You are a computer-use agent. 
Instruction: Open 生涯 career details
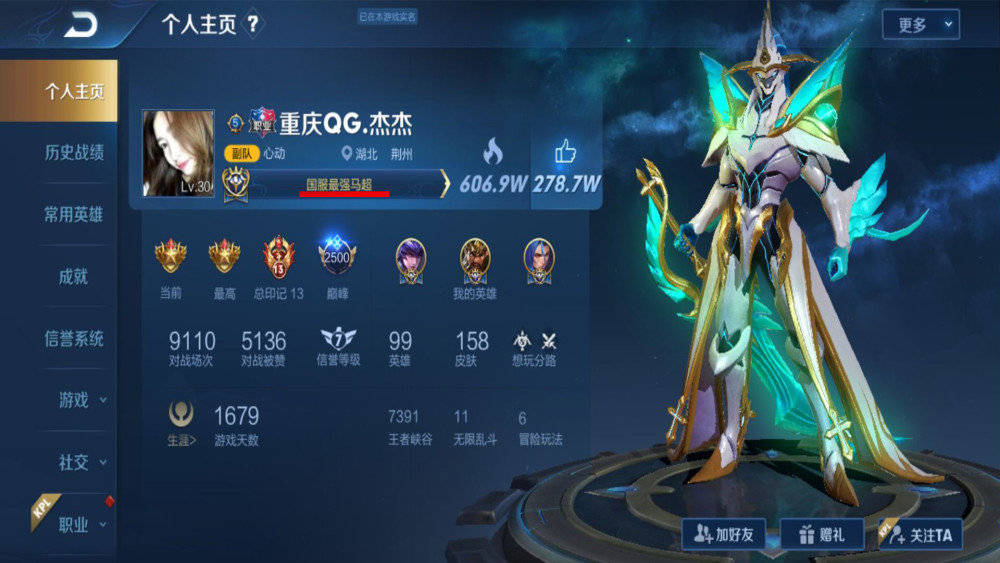181,424
